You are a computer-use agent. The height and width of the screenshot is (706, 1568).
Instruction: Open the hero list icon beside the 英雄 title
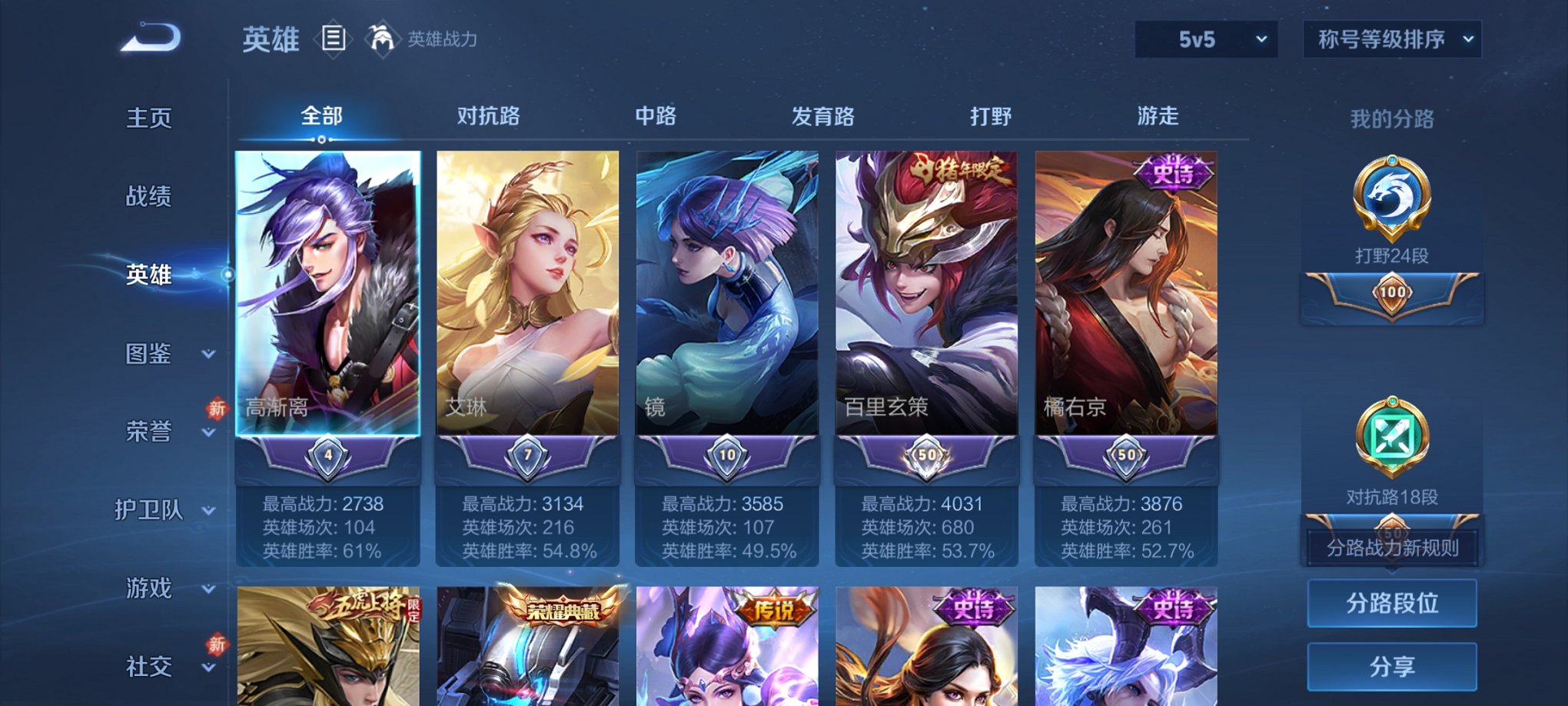[x=334, y=38]
